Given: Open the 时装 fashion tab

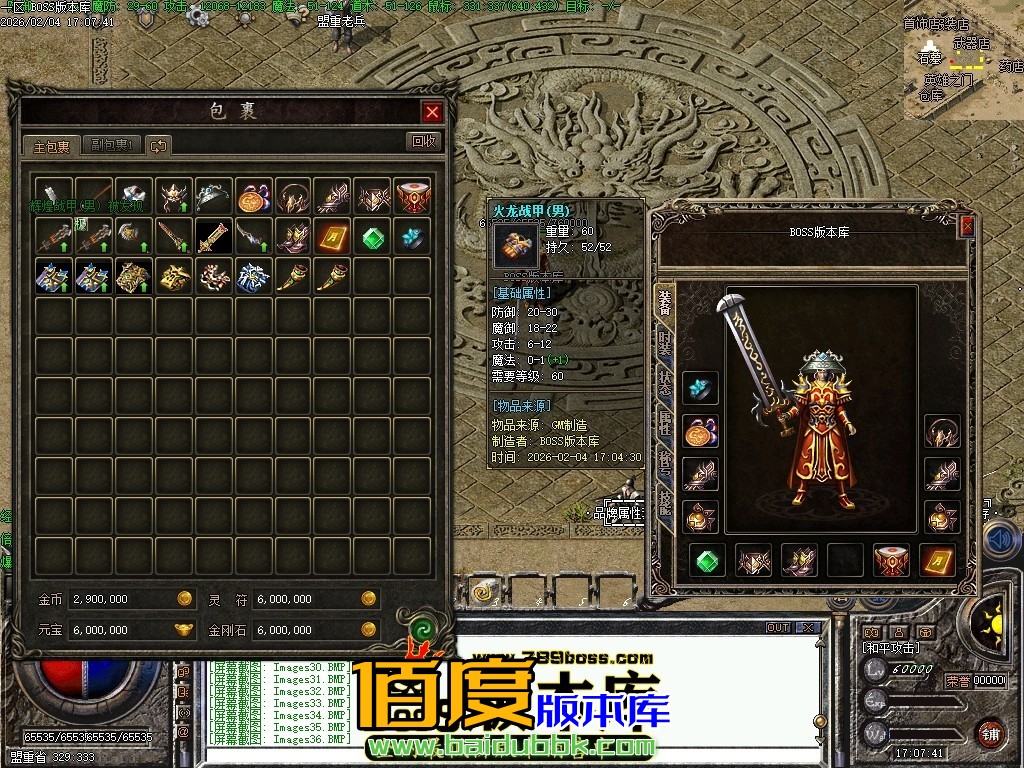Looking at the screenshot, I should coord(665,343).
